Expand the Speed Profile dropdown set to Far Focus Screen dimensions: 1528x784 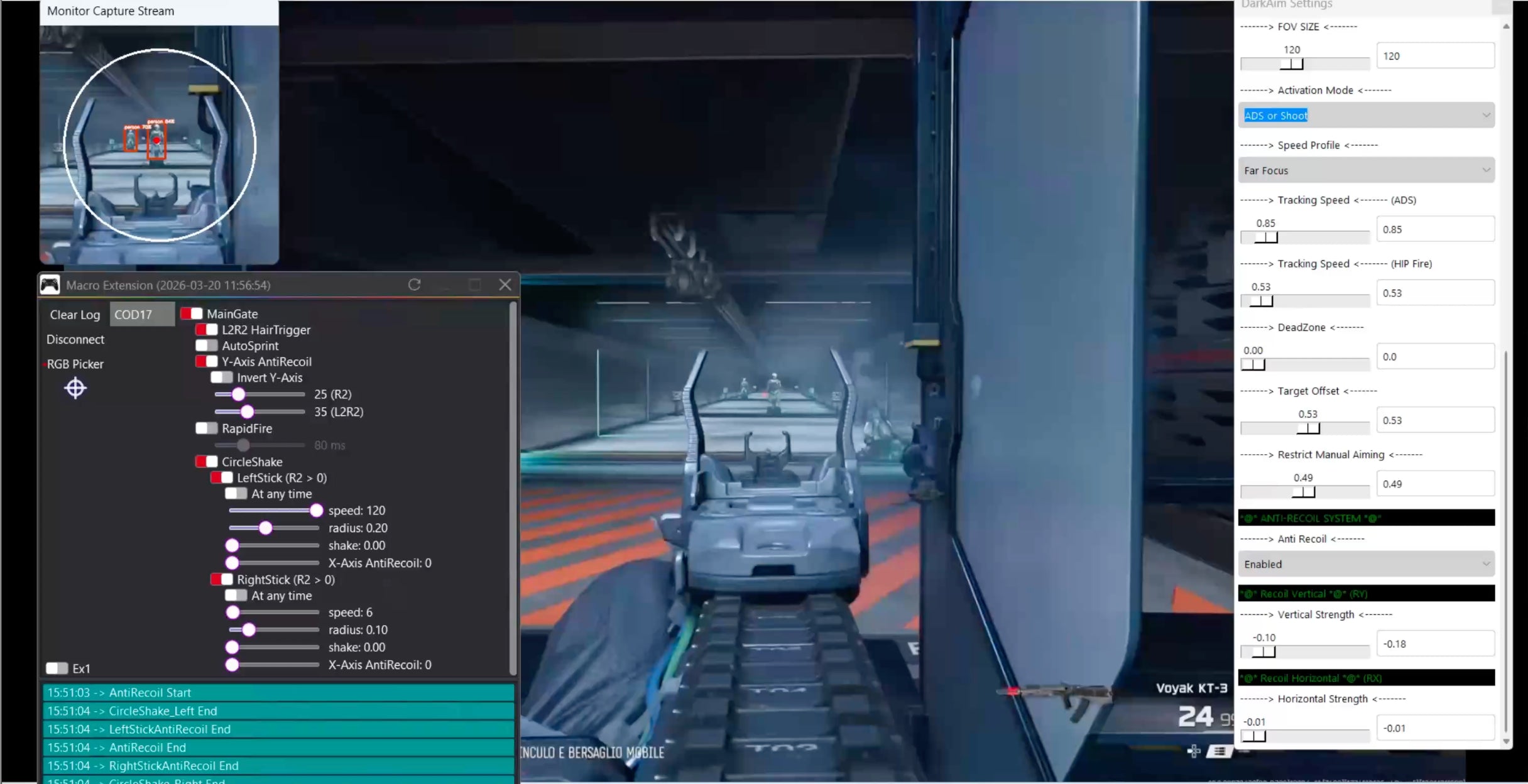click(1366, 170)
